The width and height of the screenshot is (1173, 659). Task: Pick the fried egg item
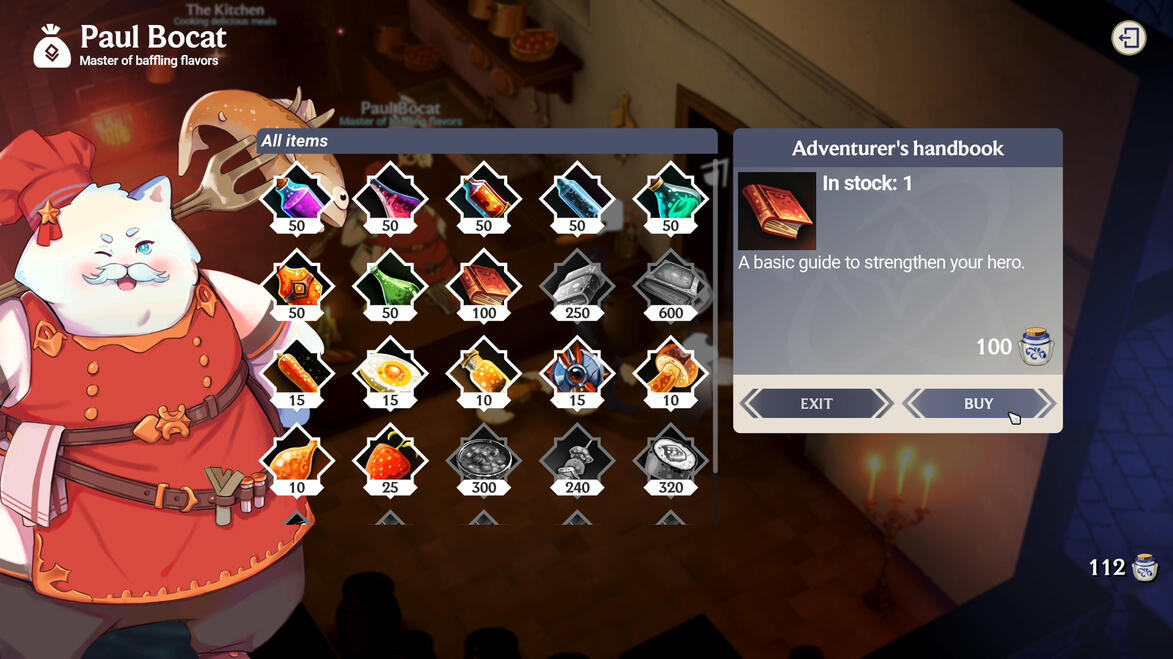tap(390, 370)
